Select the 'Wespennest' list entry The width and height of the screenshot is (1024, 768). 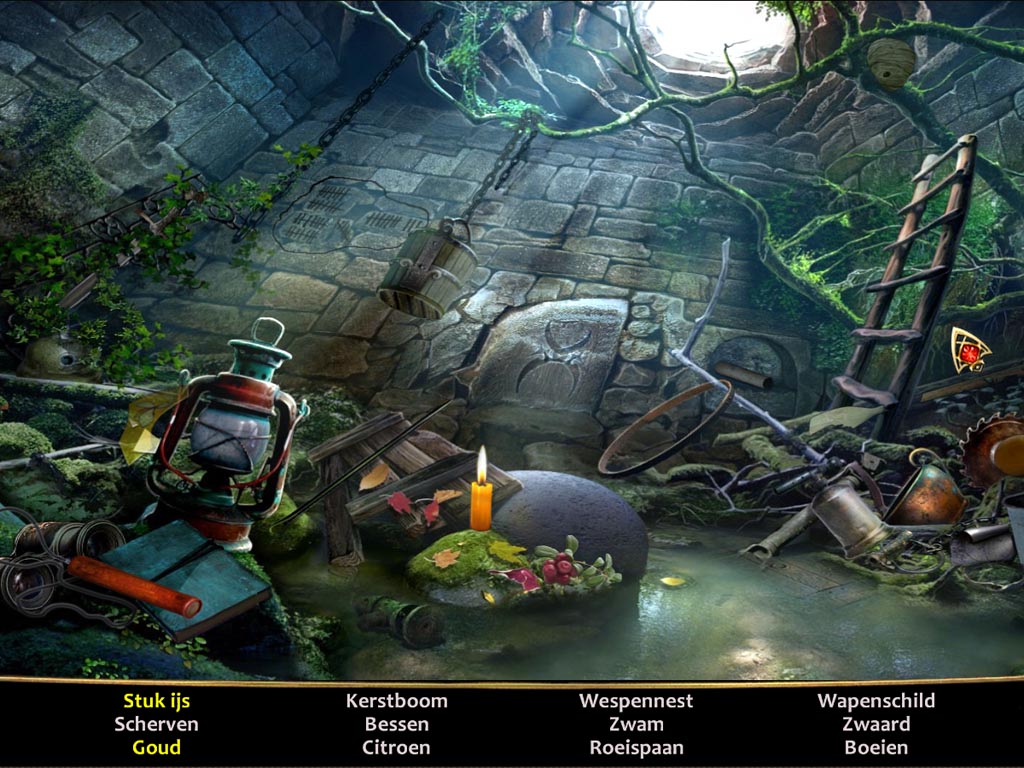click(636, 701)
